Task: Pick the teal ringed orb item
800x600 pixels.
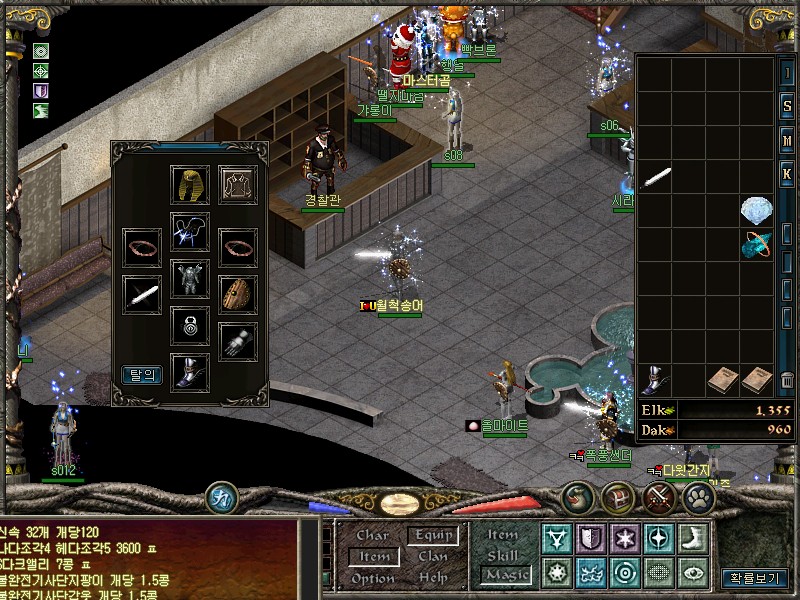Action: tap(756, 244)
